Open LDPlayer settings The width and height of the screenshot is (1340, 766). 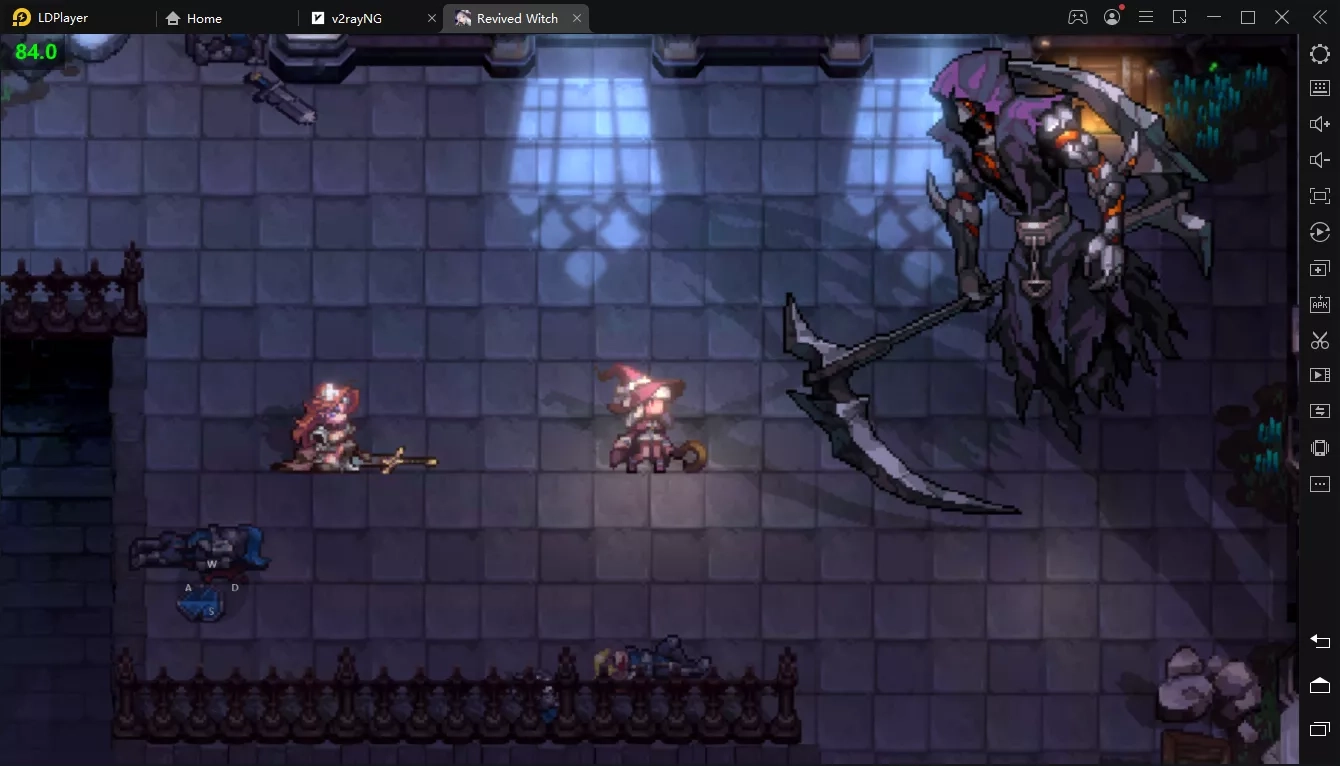coord(1320,53)
